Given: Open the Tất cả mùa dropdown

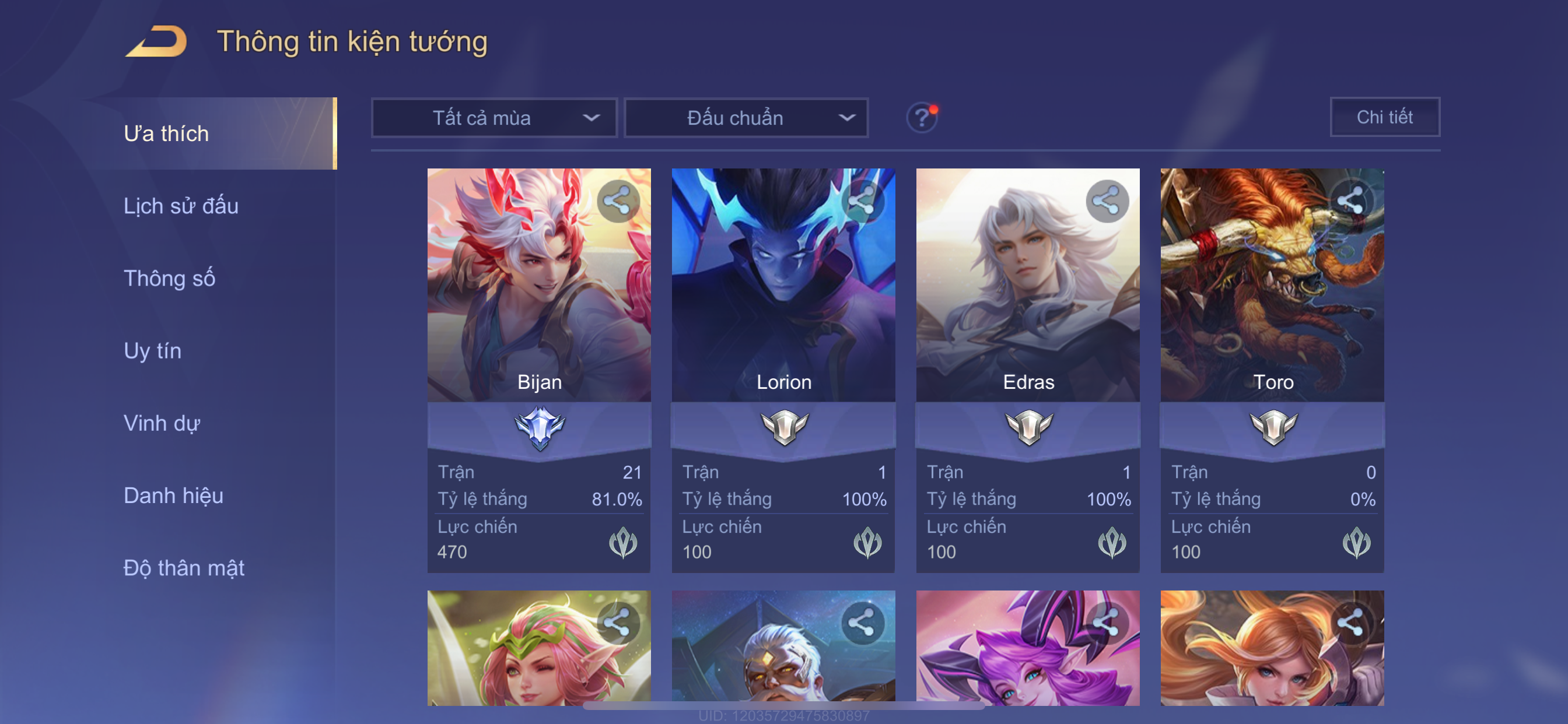Looking at the screenshot, I should (x=494, y=118).
